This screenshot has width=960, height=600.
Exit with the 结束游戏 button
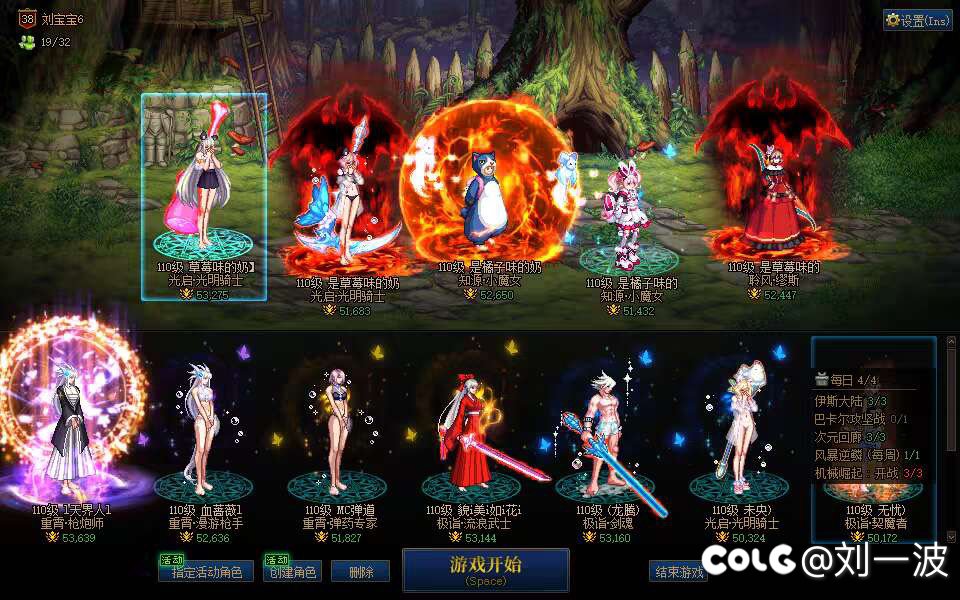pos(678,572)
